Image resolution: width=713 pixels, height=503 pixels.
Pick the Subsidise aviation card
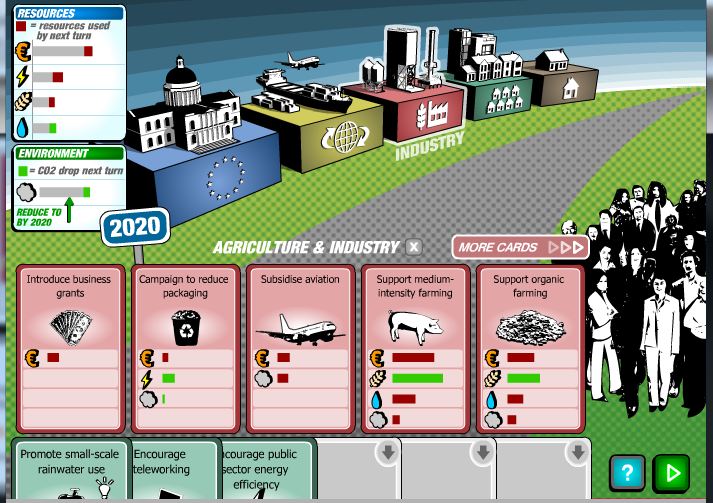[301, 346]
